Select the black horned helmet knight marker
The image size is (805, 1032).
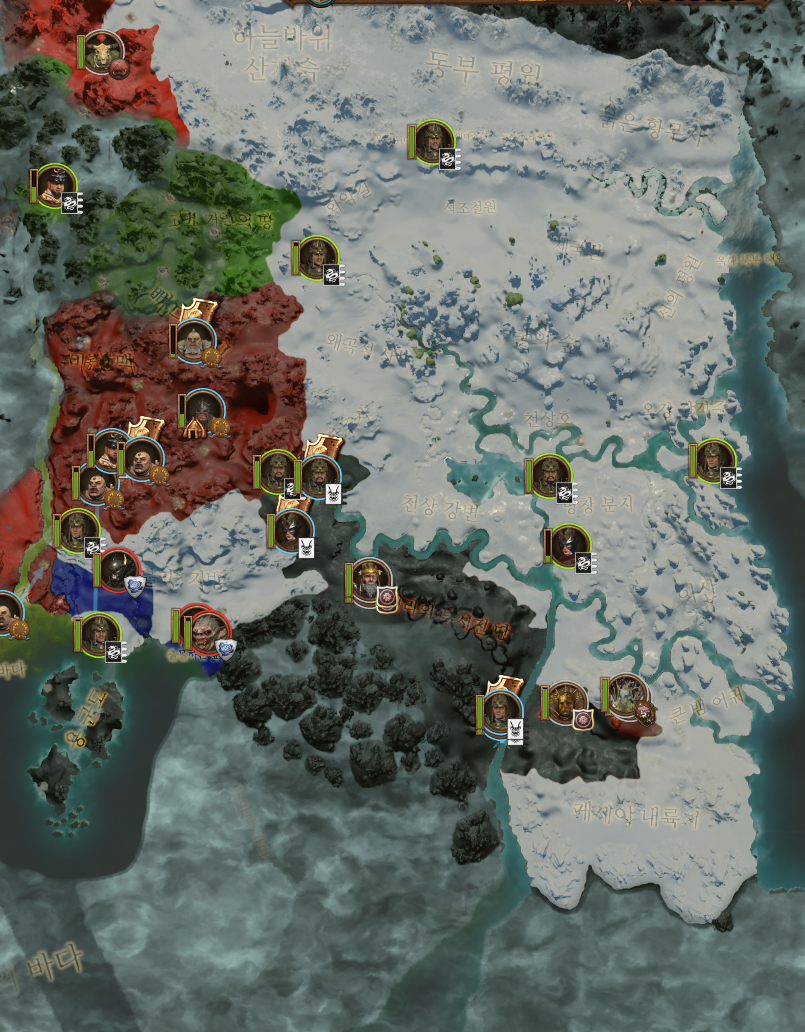tap(120, 570)
